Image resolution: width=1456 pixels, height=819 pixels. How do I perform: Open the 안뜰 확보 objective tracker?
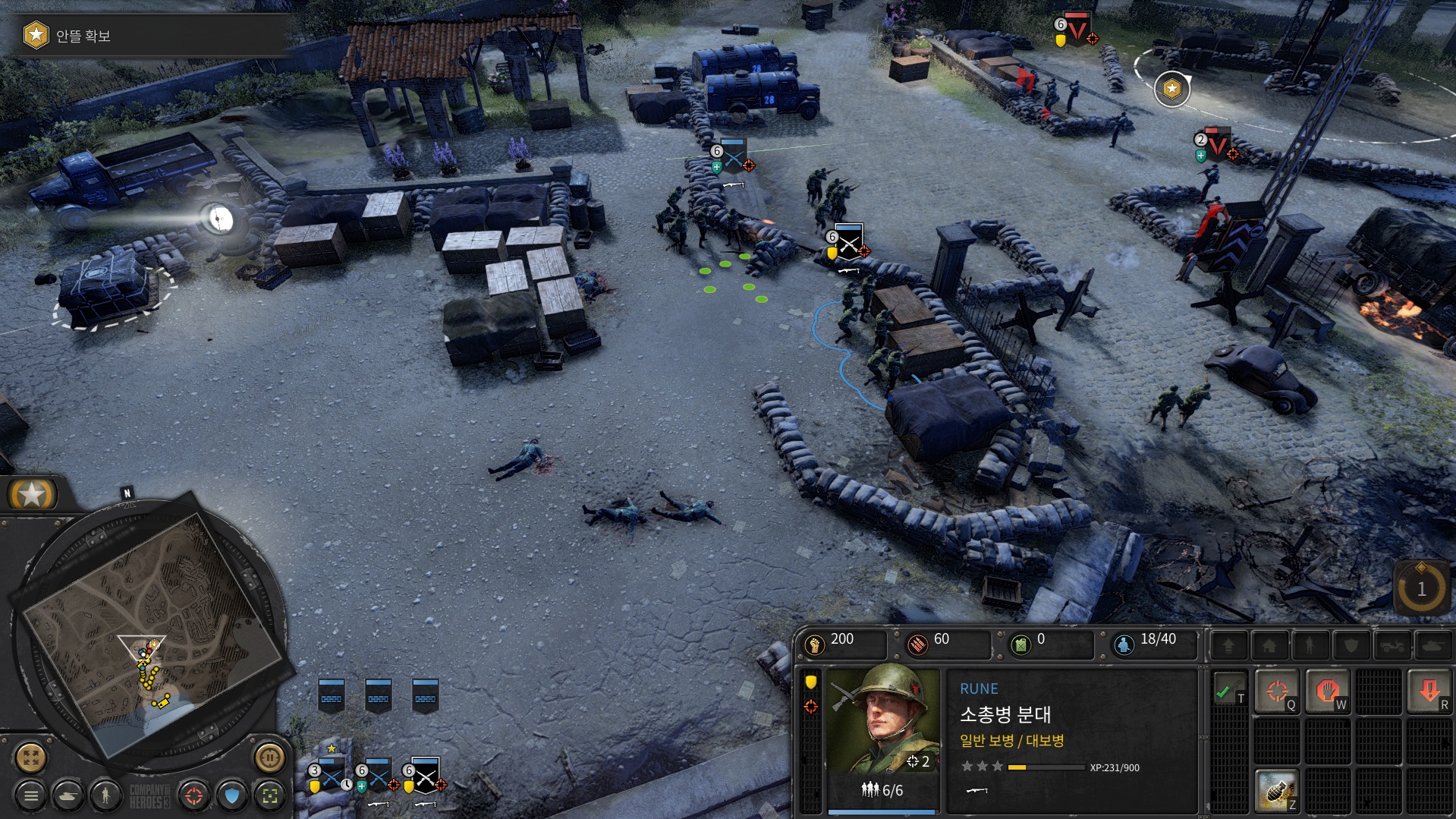[x=82, y=36]
